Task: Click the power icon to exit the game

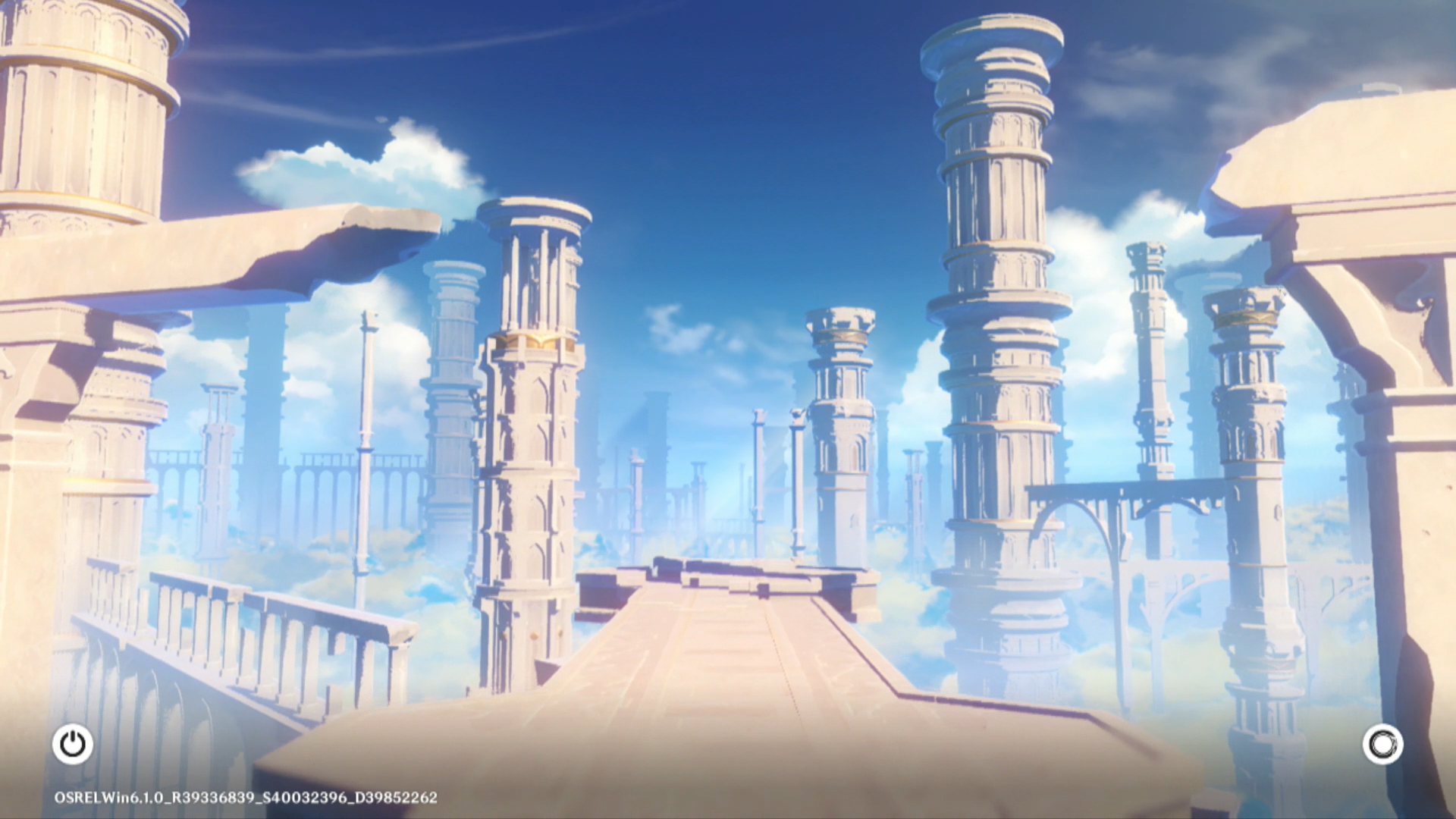Action: click(73, 744)
